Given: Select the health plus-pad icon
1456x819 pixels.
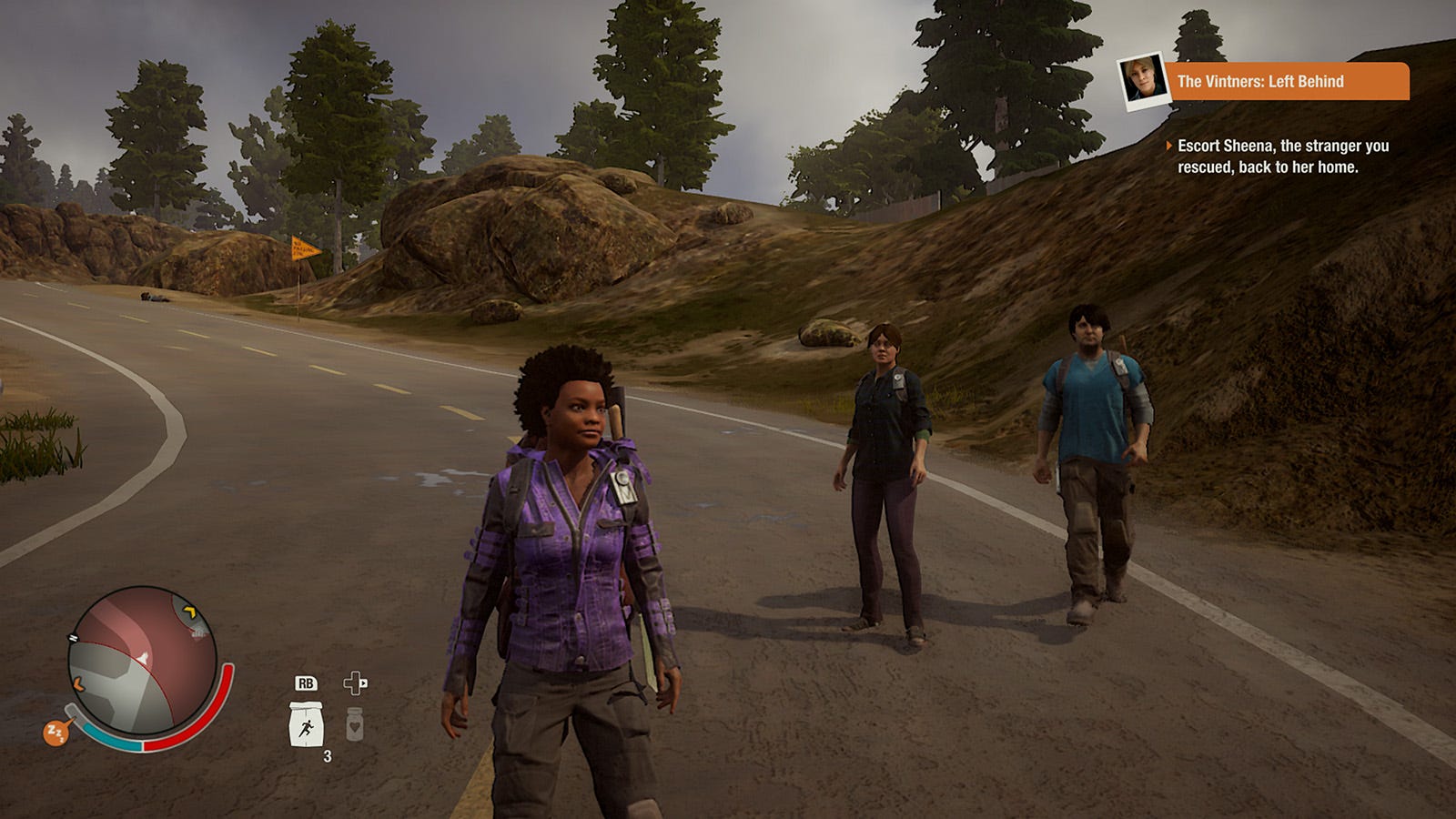Looking at the screenshot, I should (x=356, y=684).
